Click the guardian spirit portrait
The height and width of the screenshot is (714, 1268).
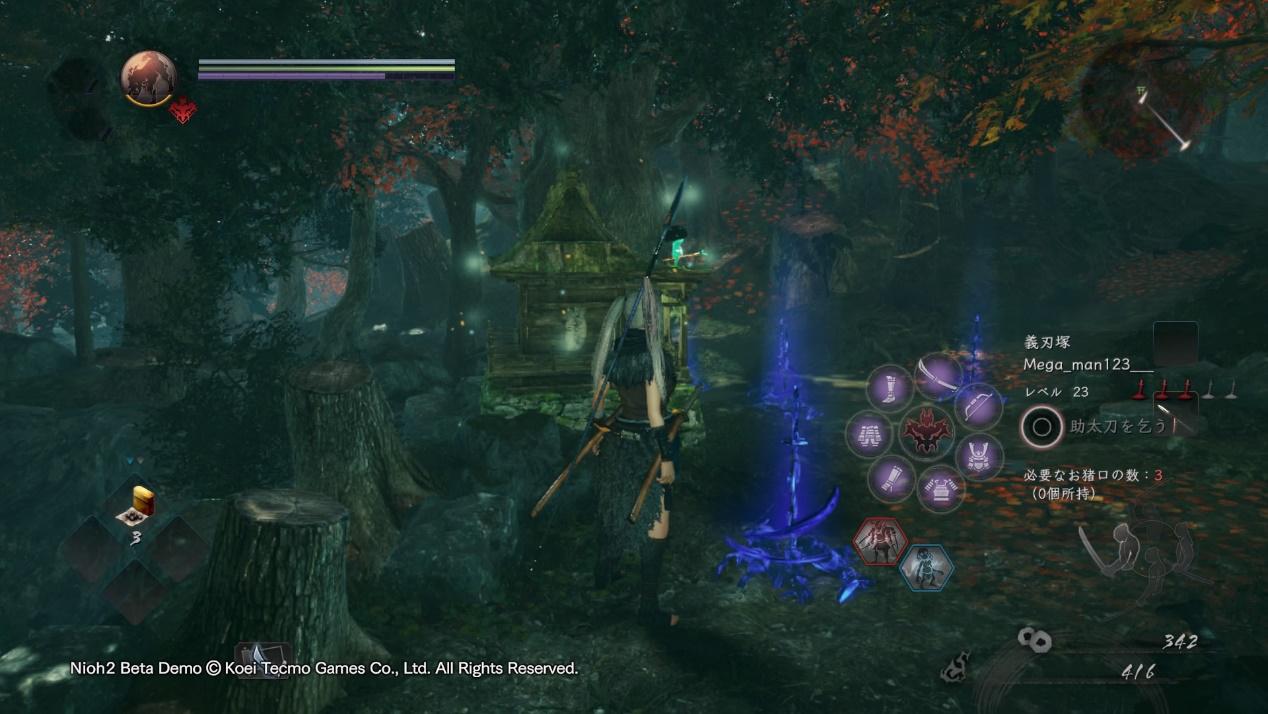point(149,77)
